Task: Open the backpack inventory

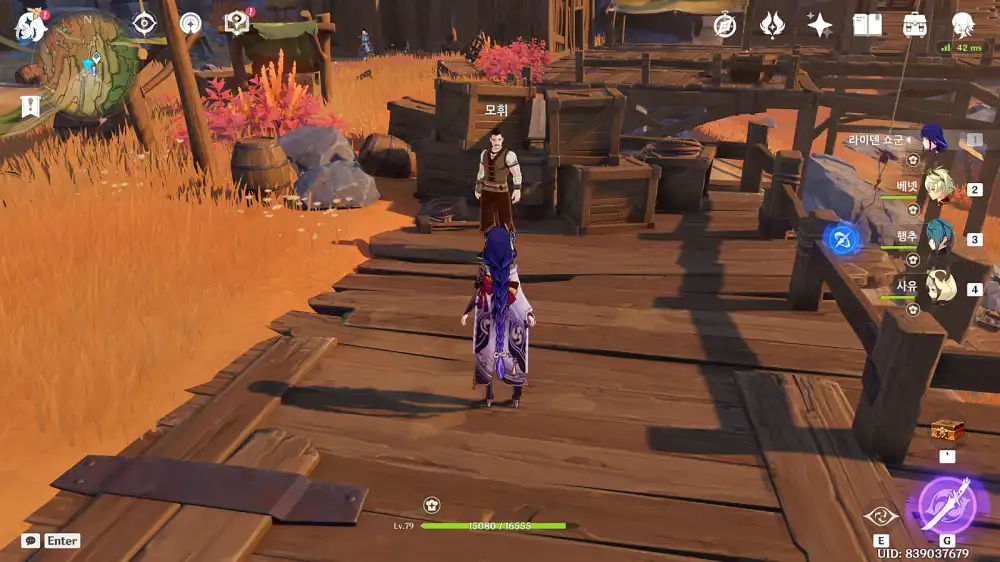Action: pos(915,26)
